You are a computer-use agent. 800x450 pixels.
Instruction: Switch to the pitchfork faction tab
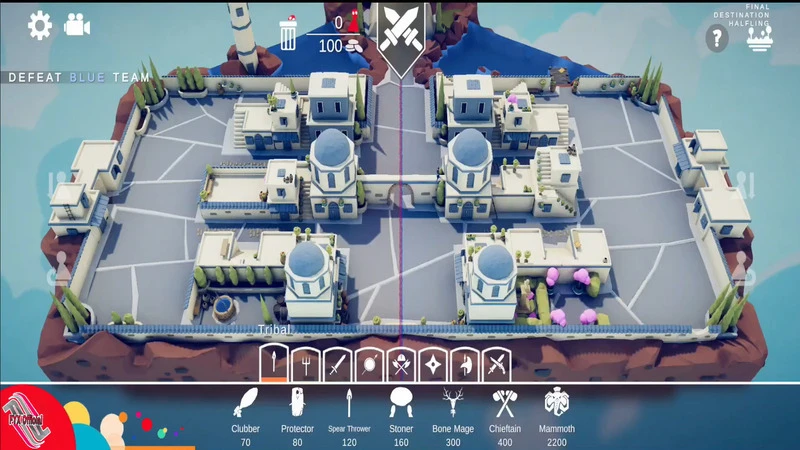(303, 362)
